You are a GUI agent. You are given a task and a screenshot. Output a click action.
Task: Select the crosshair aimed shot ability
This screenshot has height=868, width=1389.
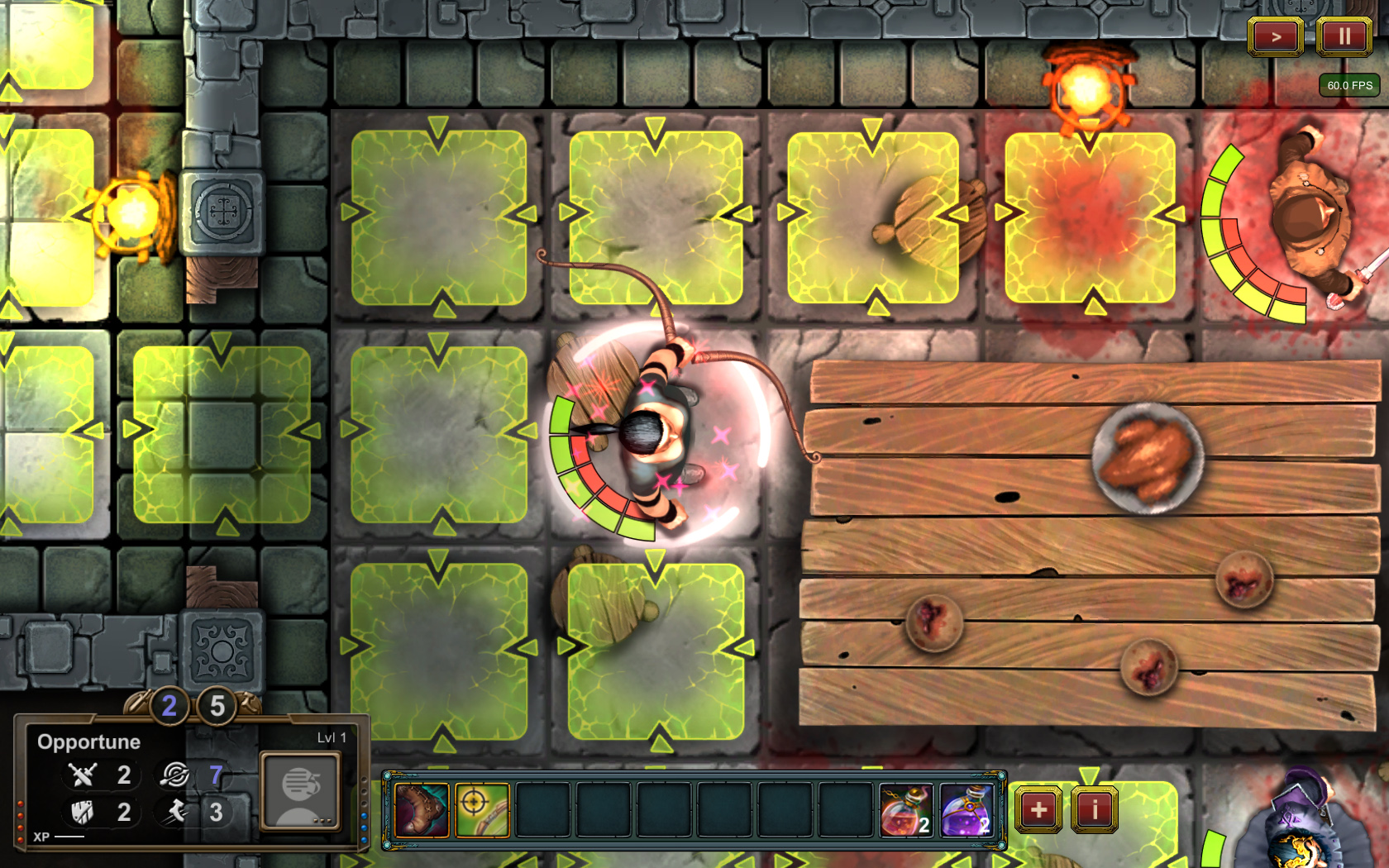[x=482, y=810]
